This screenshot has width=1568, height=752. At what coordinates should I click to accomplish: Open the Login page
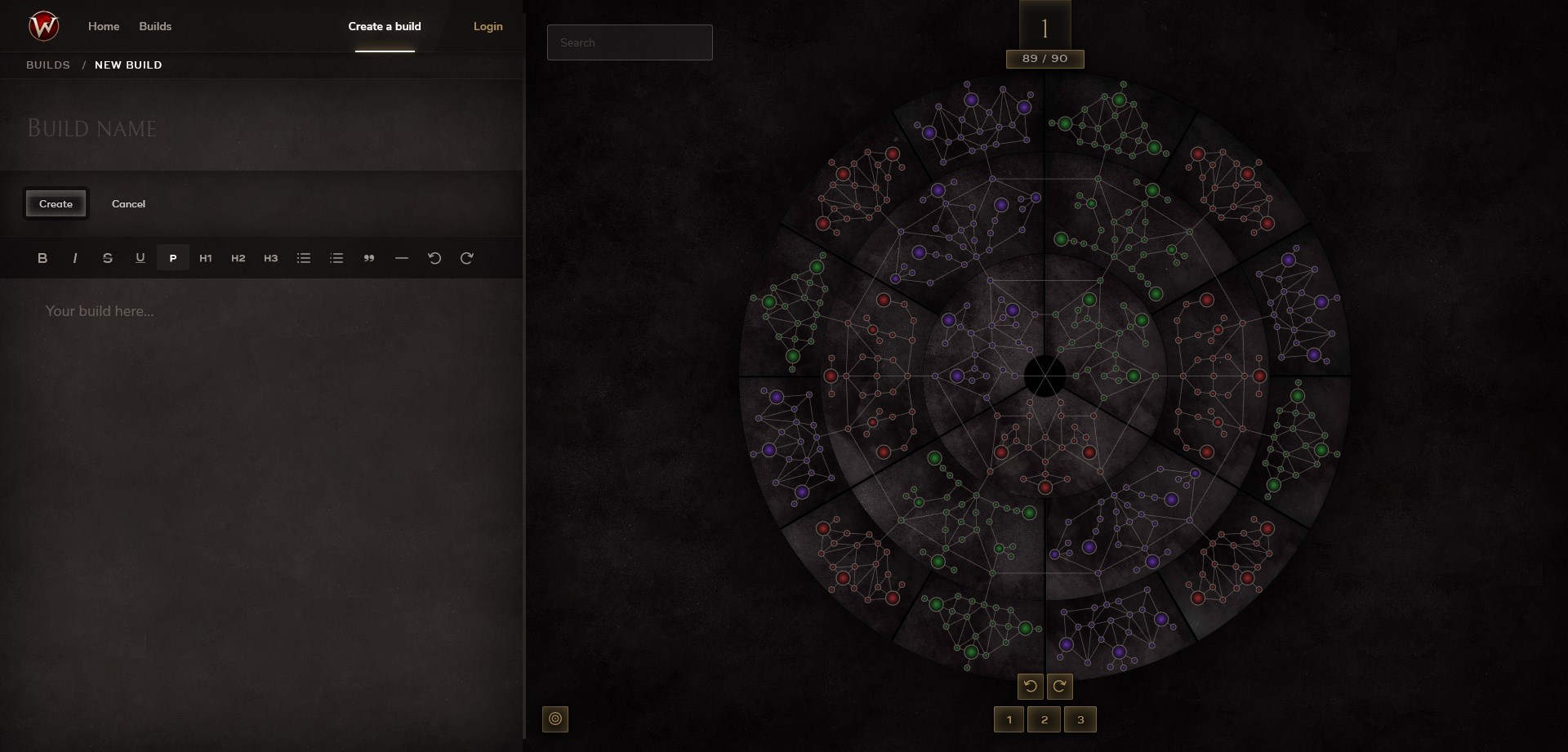pyautogui.click(x=488, y=26)
